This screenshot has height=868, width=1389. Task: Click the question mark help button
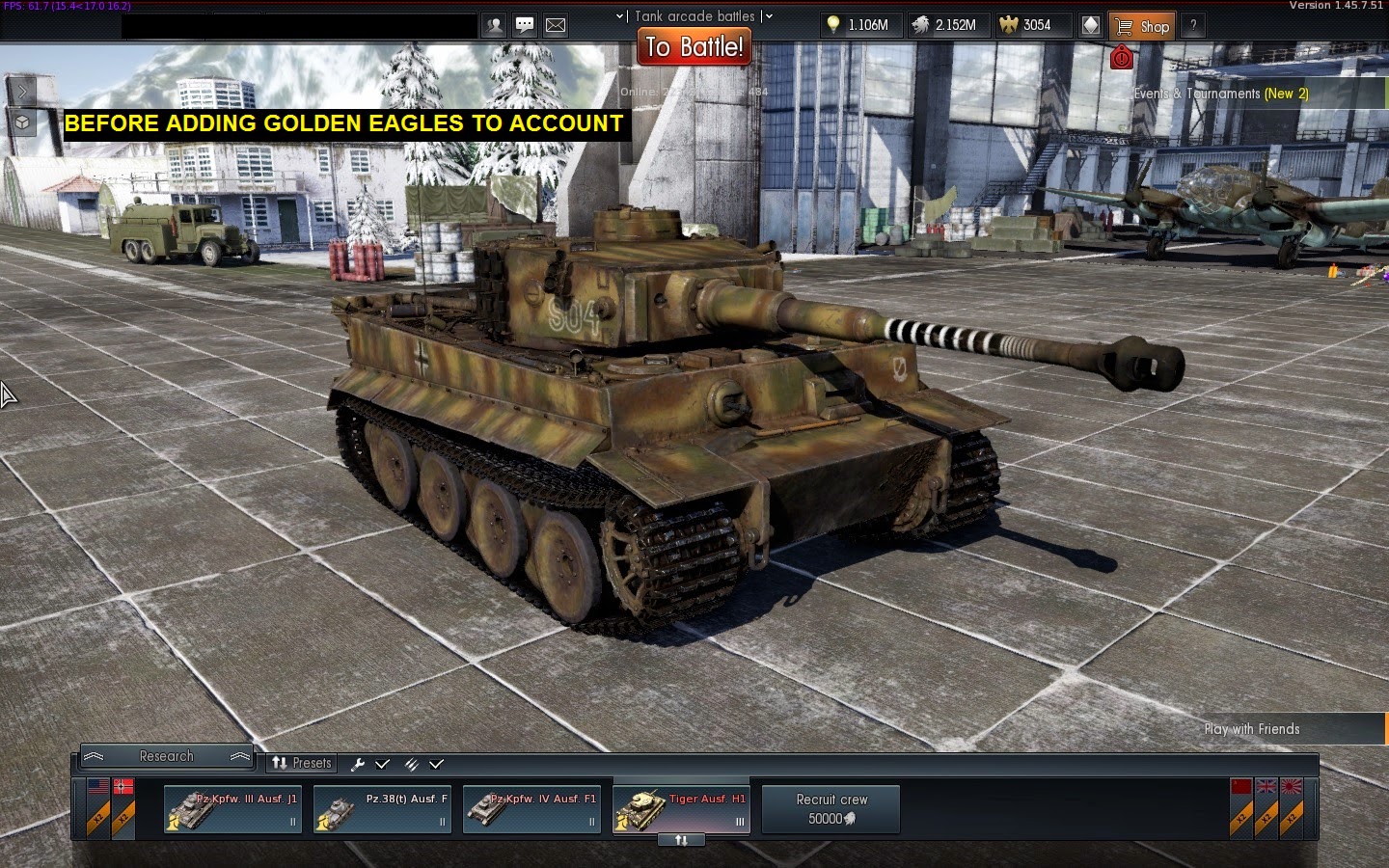pos(1193,26)
